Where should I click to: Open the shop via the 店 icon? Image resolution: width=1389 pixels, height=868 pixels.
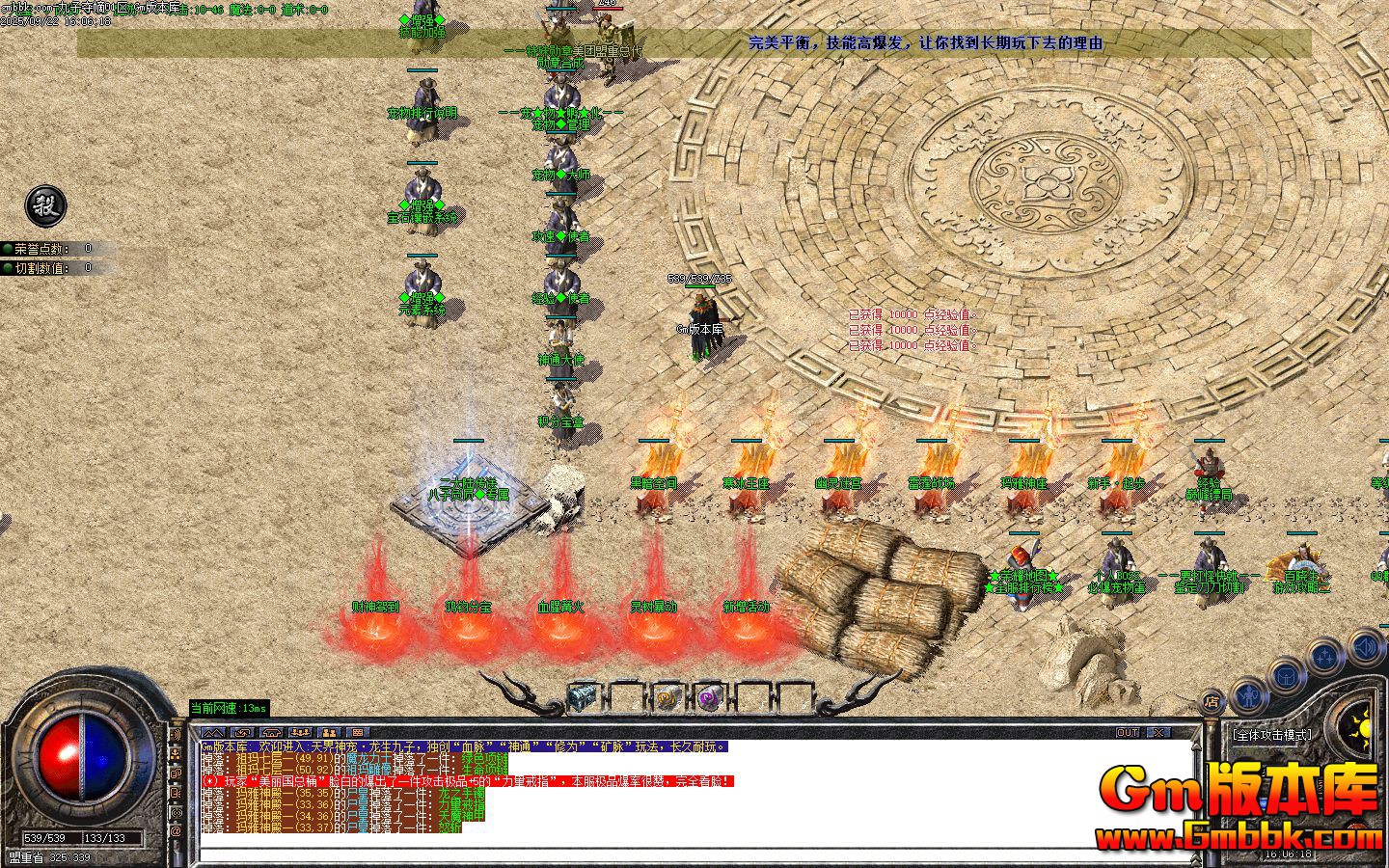tap(1212, 700)
